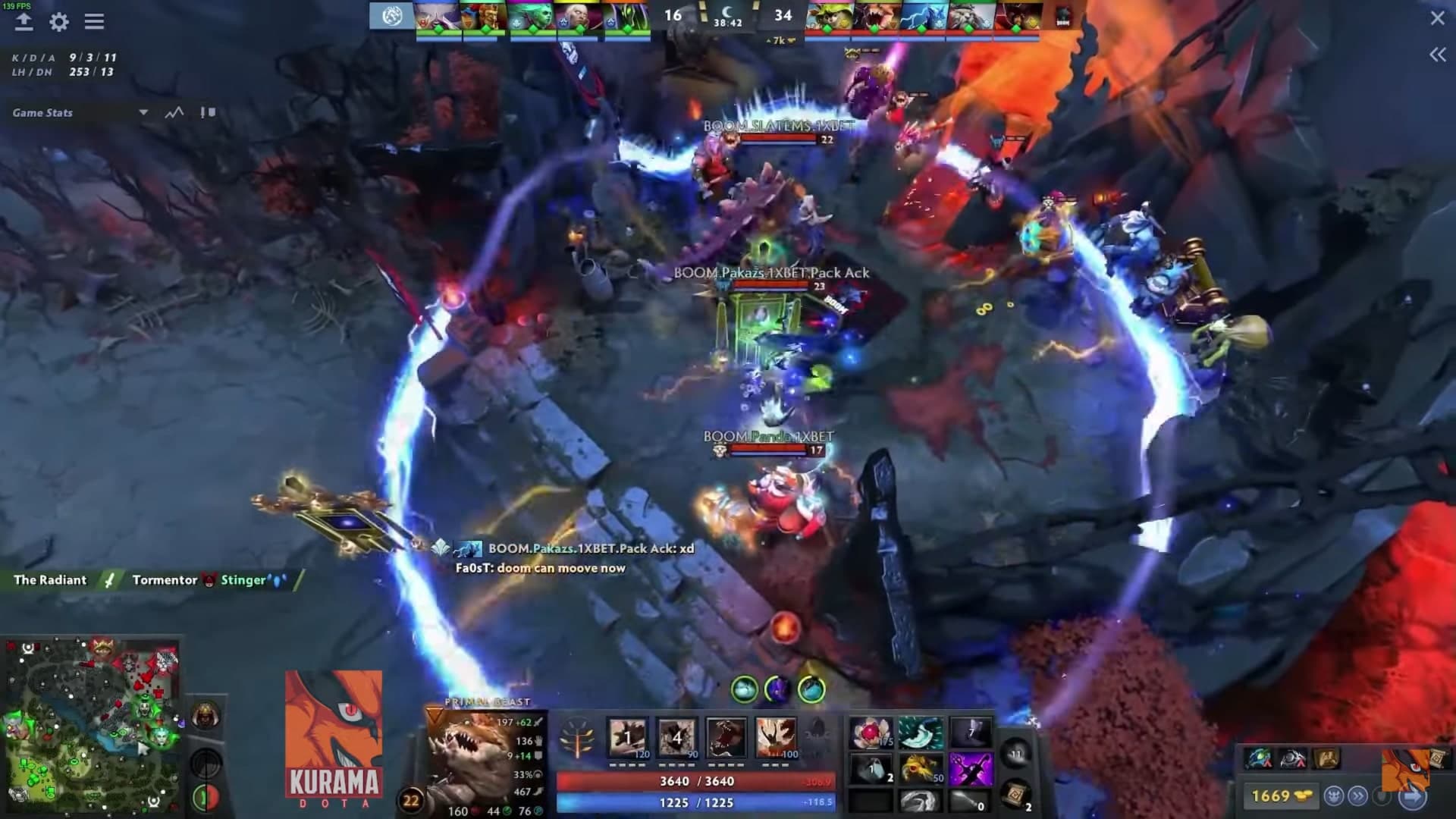Activate the Pulverize ultimate ability
This screenshot has height=819, width=1456.
[x=776, y=736]
